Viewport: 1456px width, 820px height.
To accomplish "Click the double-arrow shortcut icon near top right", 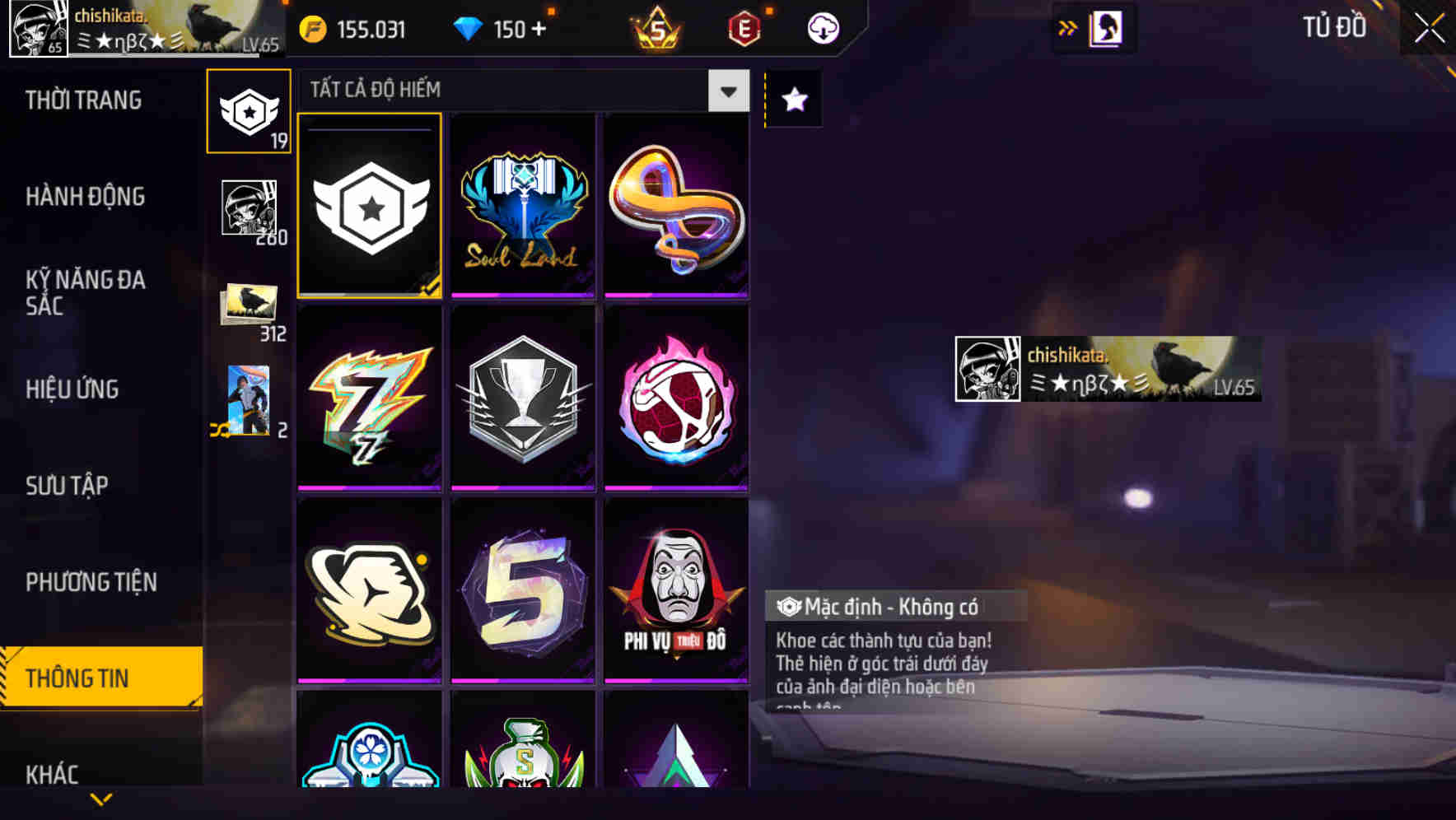I will (1067, 27).
